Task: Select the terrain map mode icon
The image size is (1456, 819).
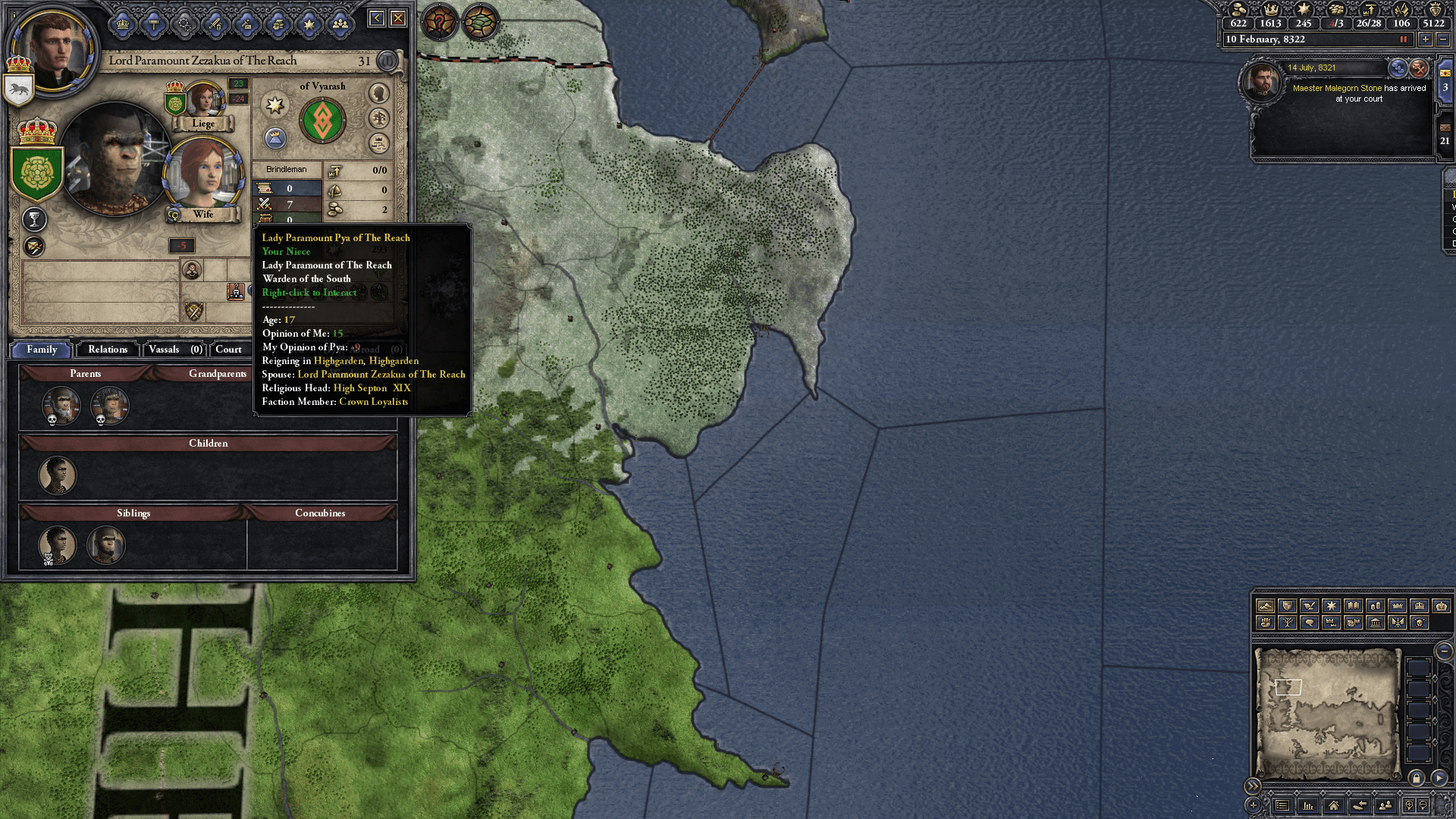Action: tap(1265, 607)
